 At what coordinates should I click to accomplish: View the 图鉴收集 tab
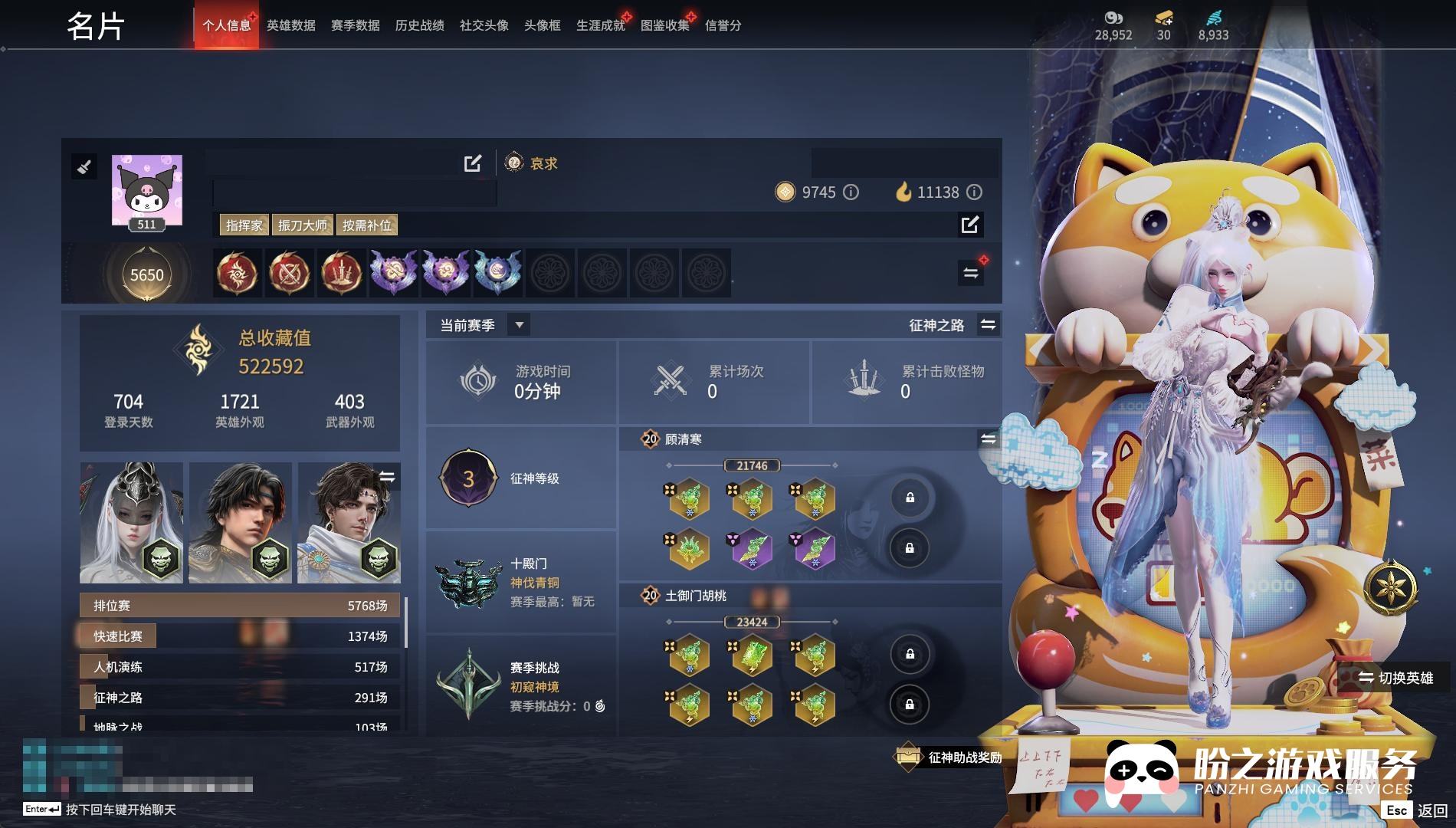[x=665, y=25]
